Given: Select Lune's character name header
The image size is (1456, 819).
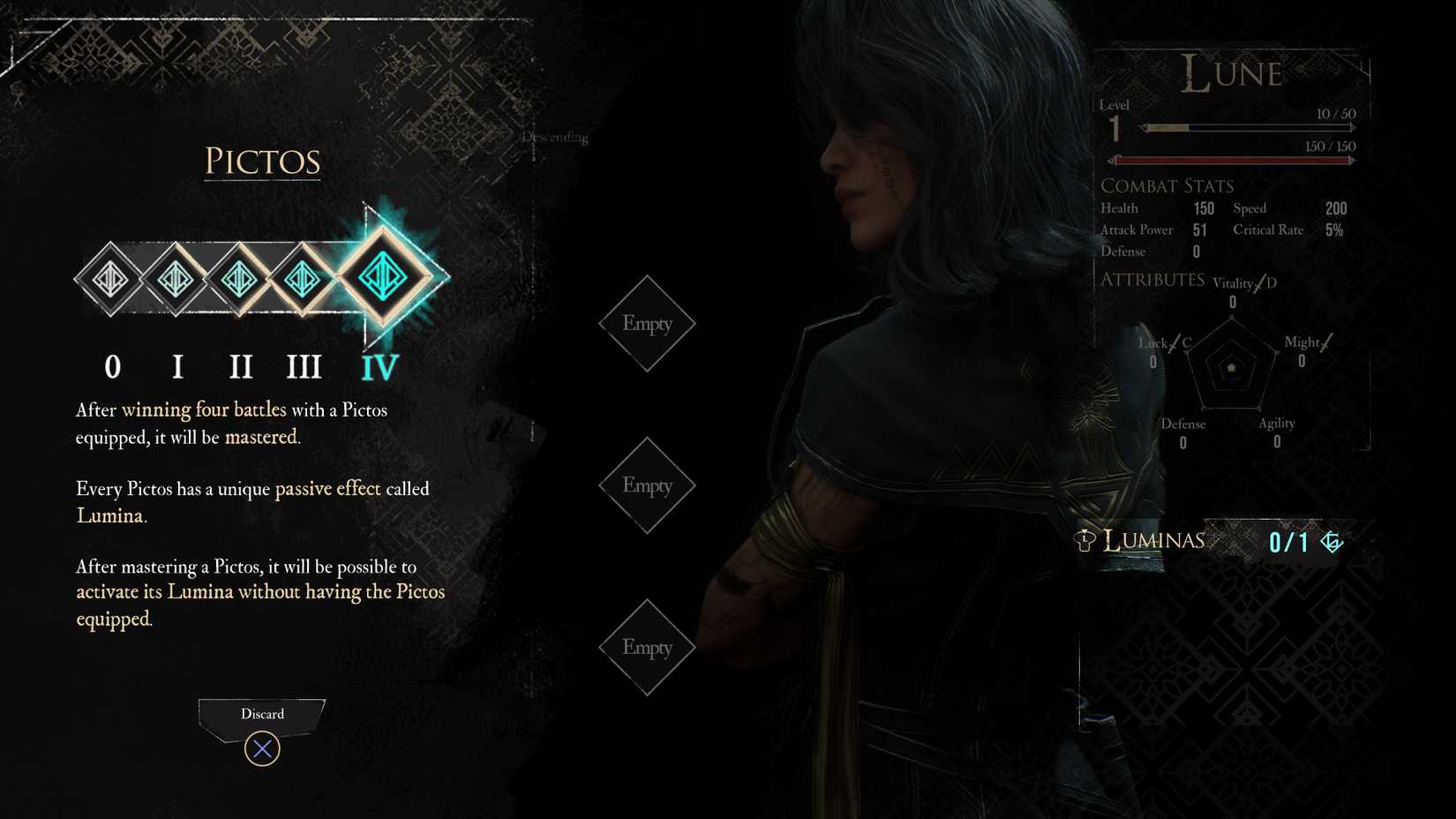Looking at the screenshot, I should (1233, 73).
